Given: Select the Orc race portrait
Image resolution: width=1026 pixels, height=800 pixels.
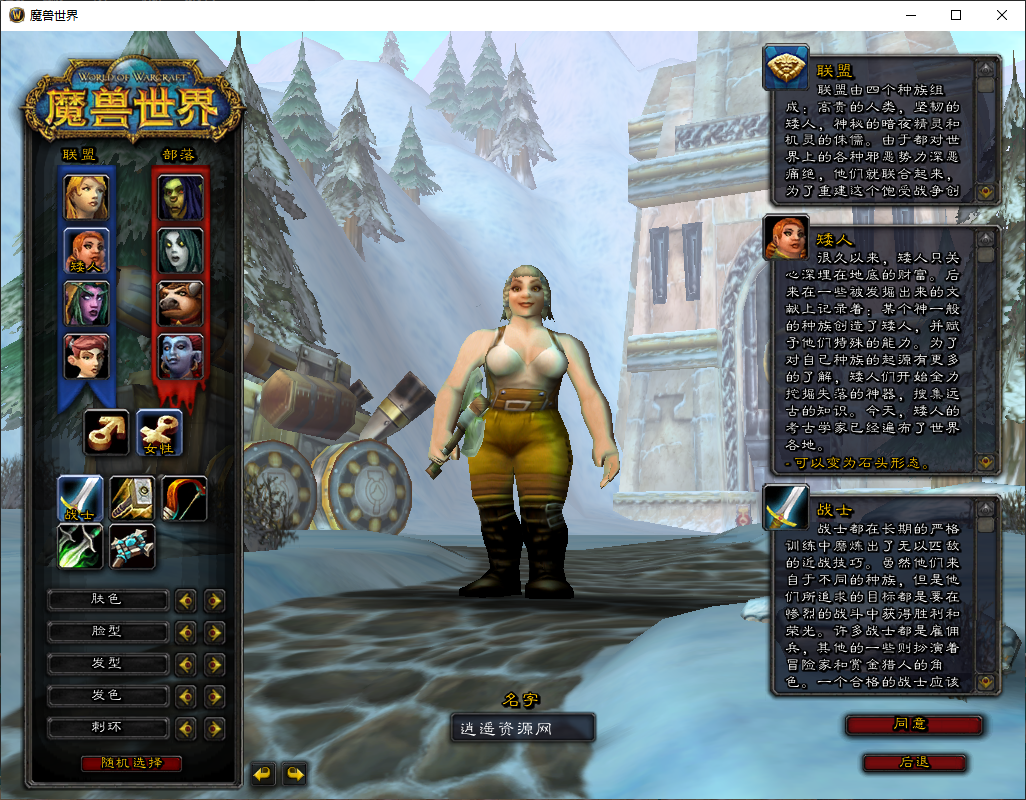Looking at the screenshot, I should pos(180,197).
